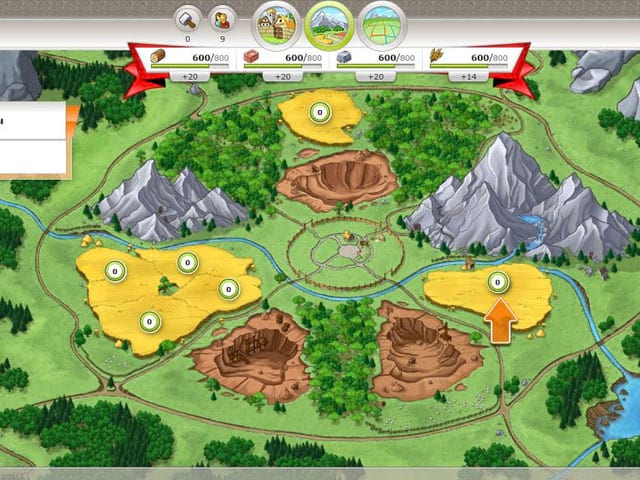Viewport: 640px width, 480px height.
Task: Select the field marker above the orange arrow
Action: 497,284
